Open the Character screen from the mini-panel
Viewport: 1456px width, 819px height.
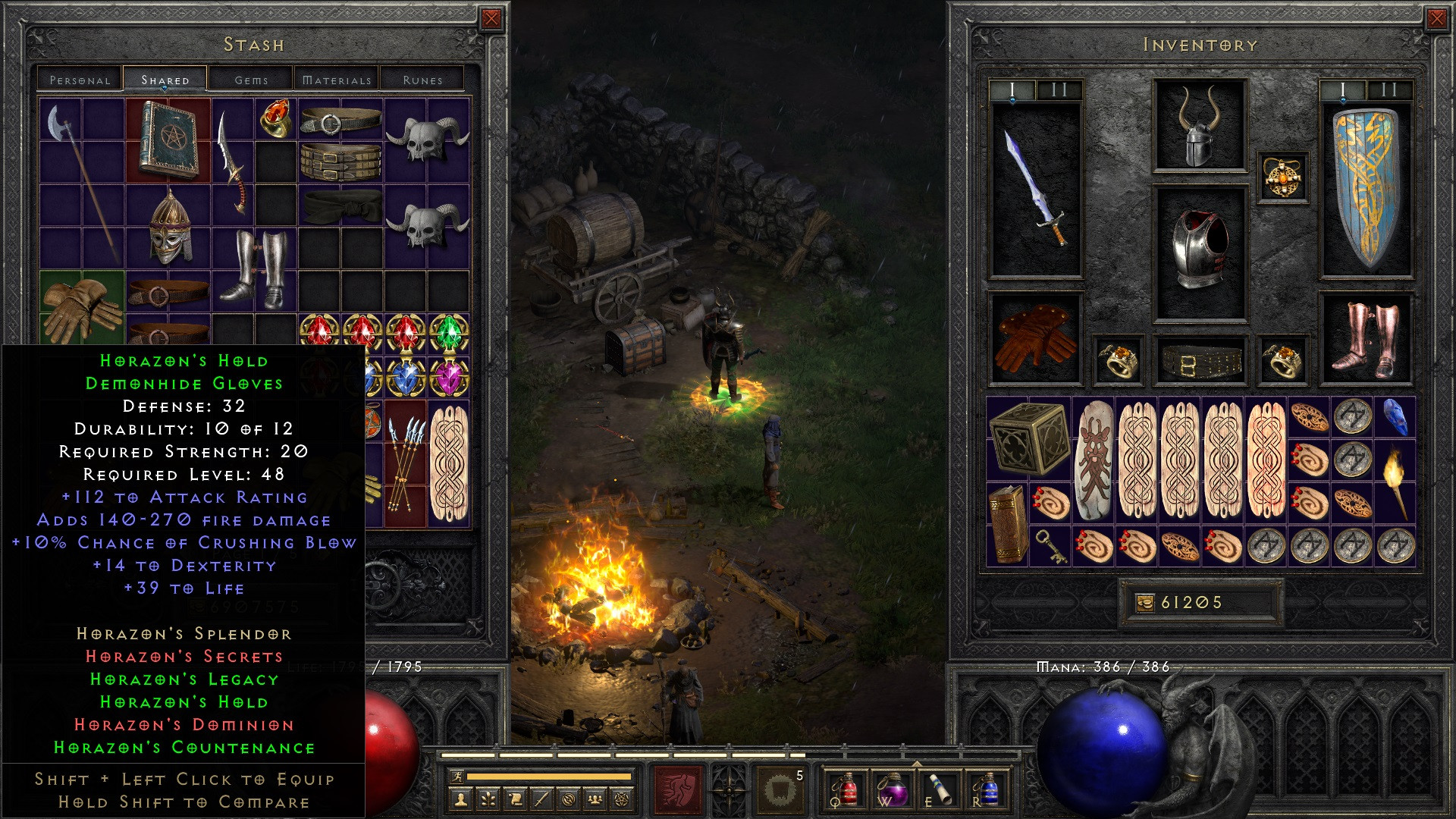[462, 797]
